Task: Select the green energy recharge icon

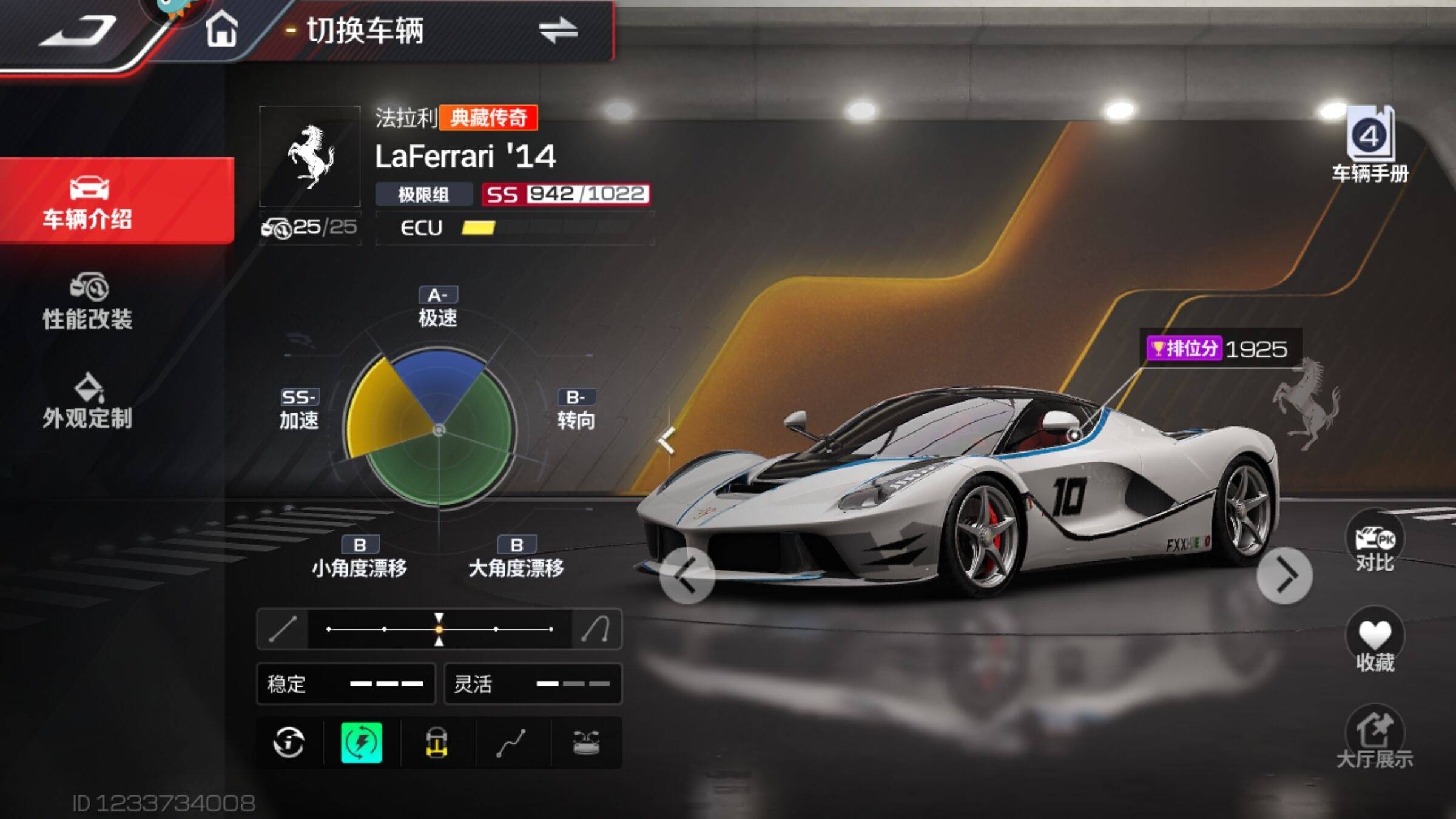Action: (x=362, y=742)
